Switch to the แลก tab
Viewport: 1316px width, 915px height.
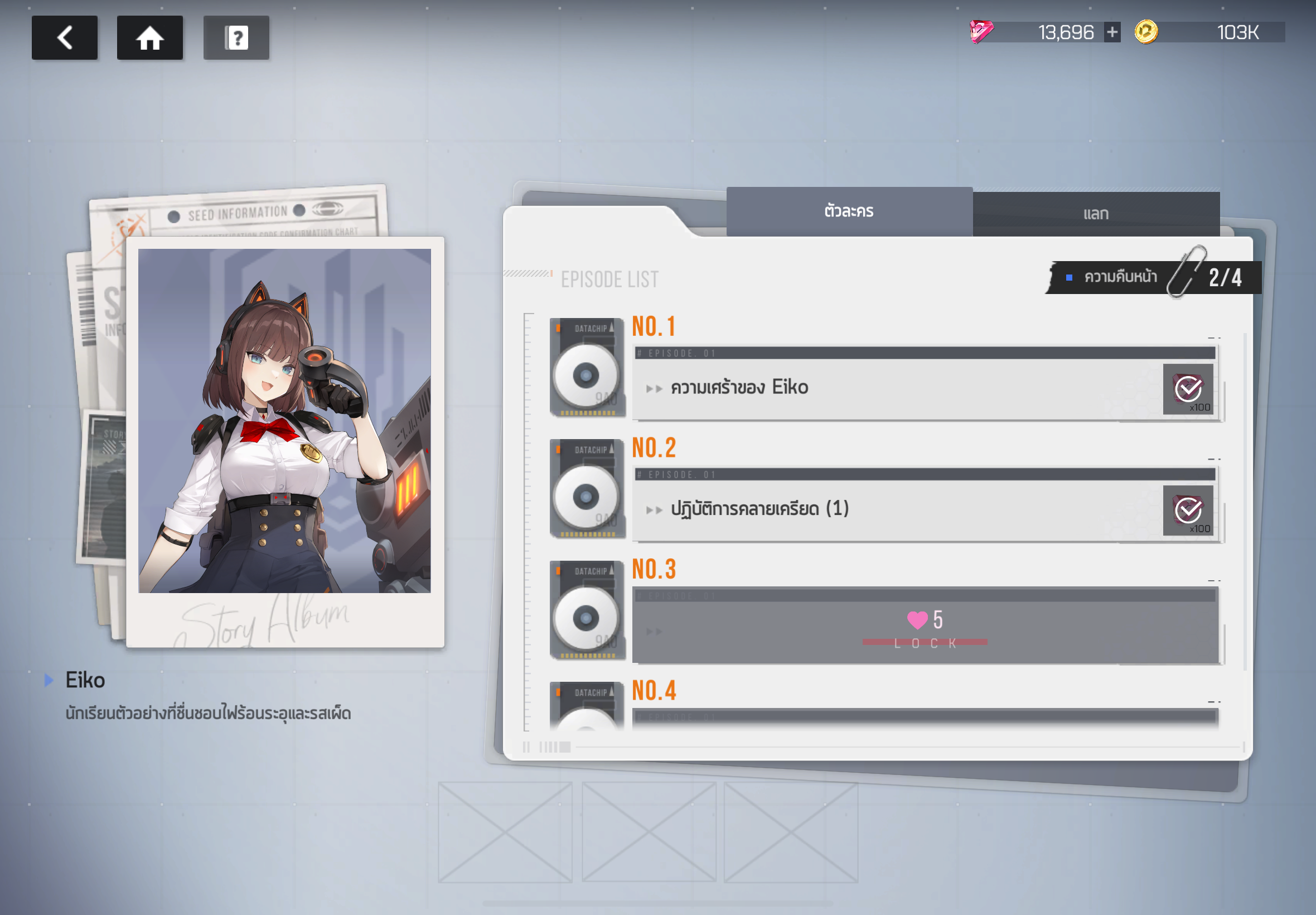click(1095, 214)
